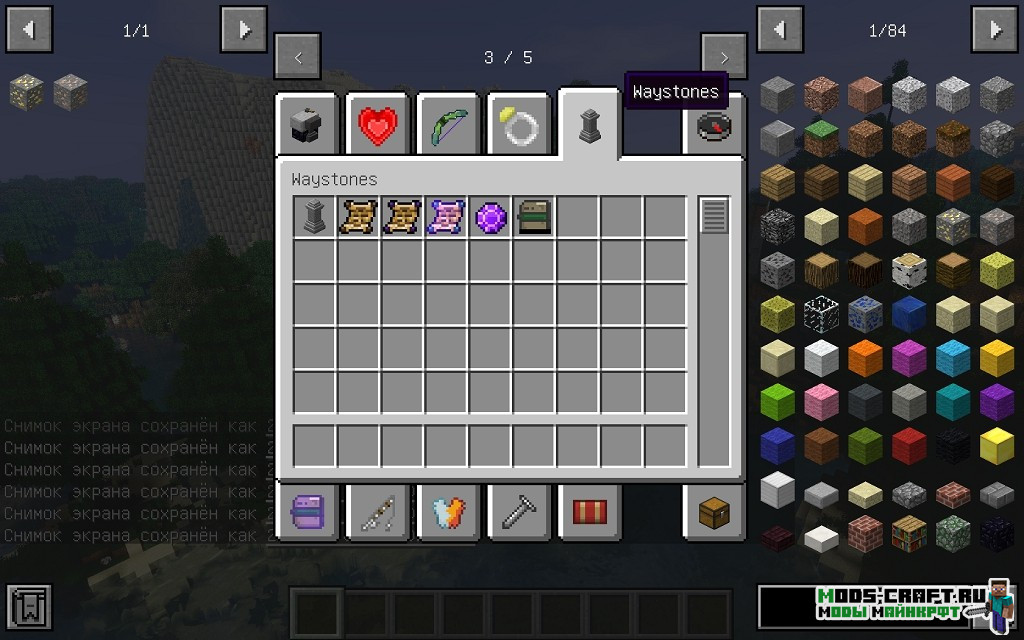Screen dimensions: 1024x640
Task: Click the bookmark button
Action: (28, 606)
